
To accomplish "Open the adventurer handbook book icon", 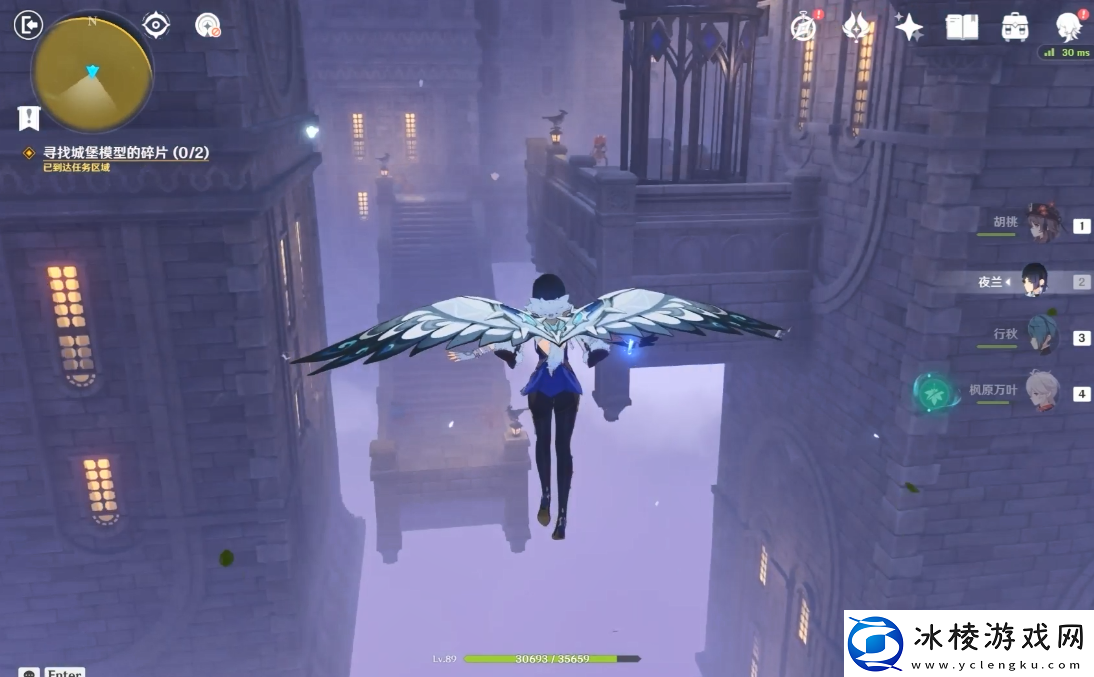I will pyautogui.click(x=962, y=27).
